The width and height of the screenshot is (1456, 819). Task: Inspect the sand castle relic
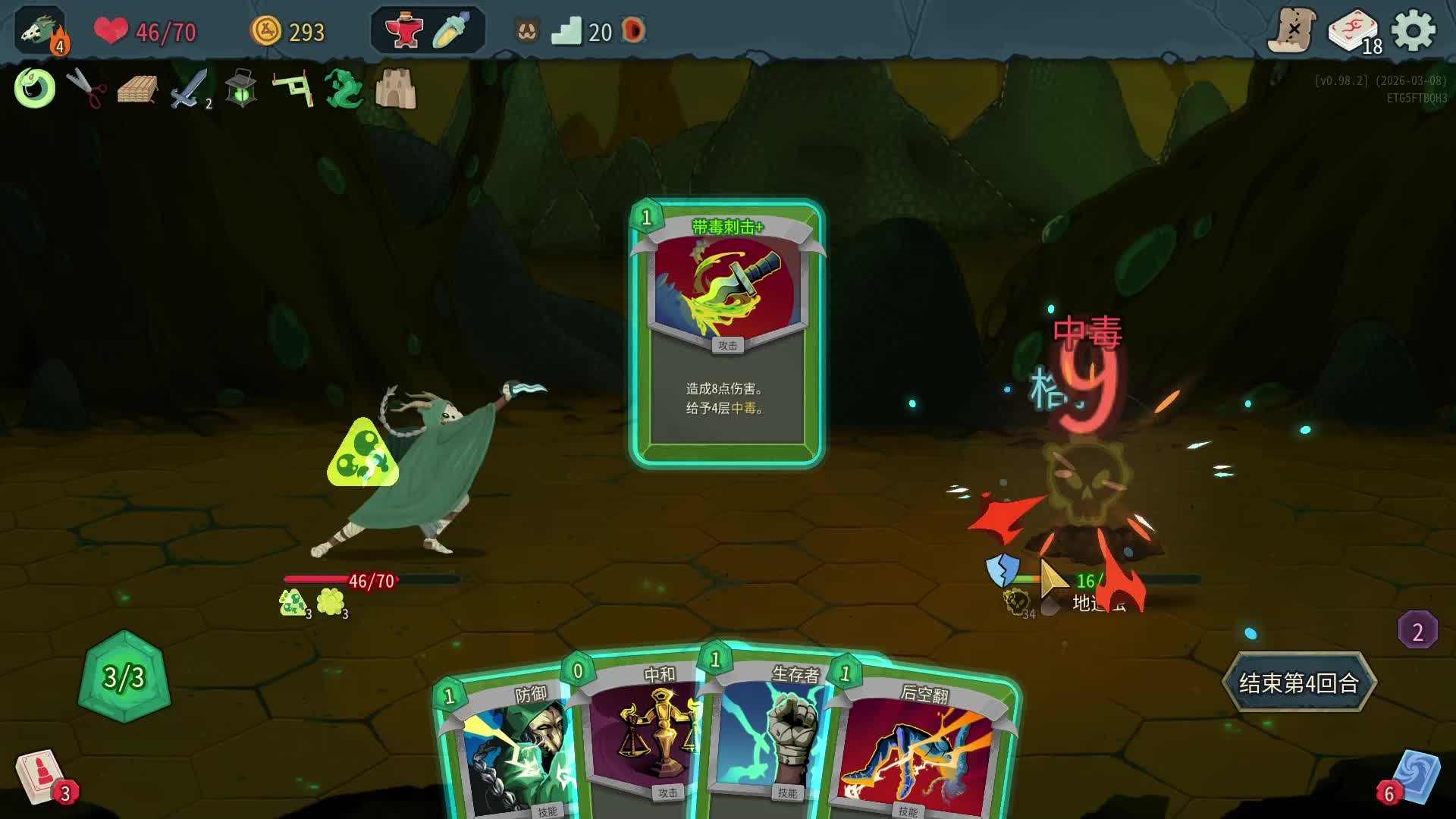(396, 89)
